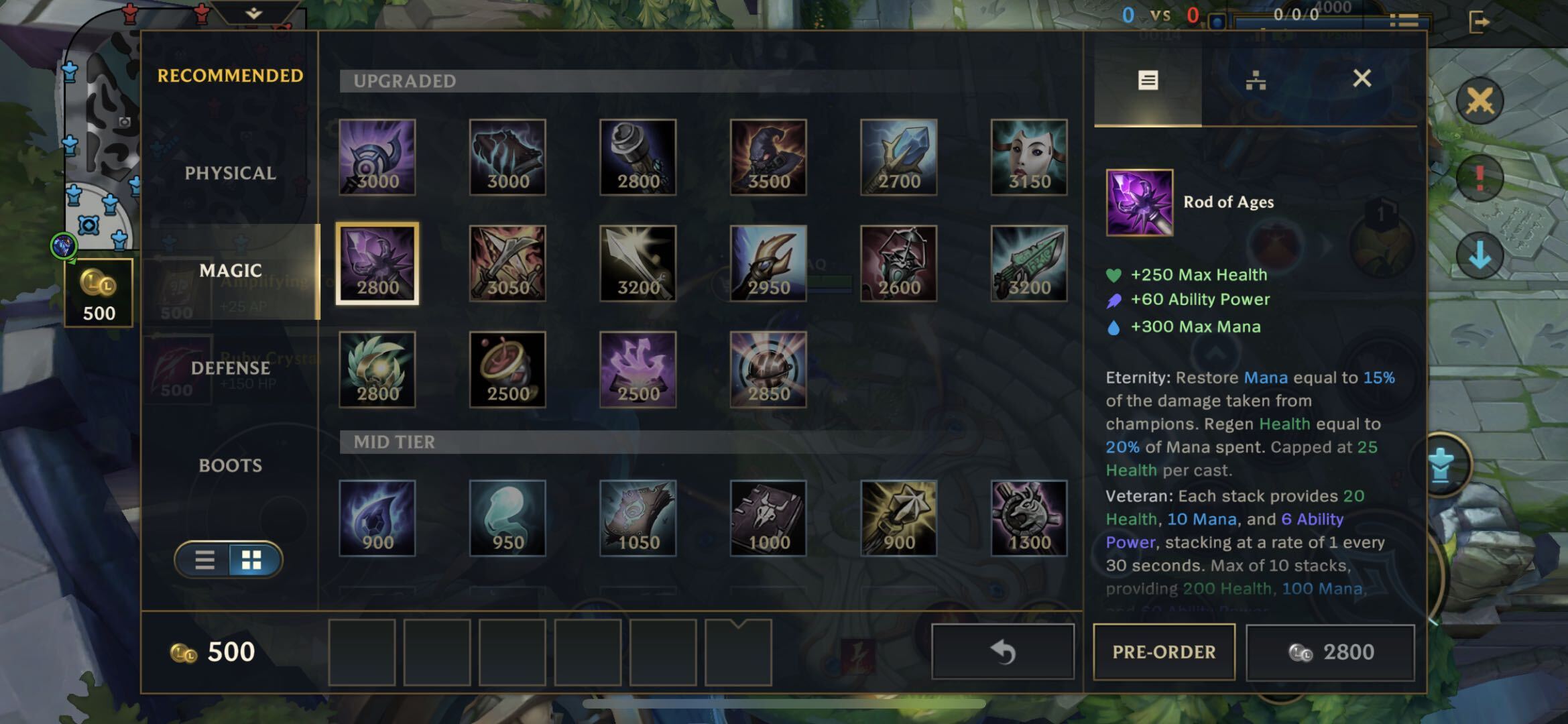Choose the 2500 gold hourglass item
1568x724 pixels.
507,369
